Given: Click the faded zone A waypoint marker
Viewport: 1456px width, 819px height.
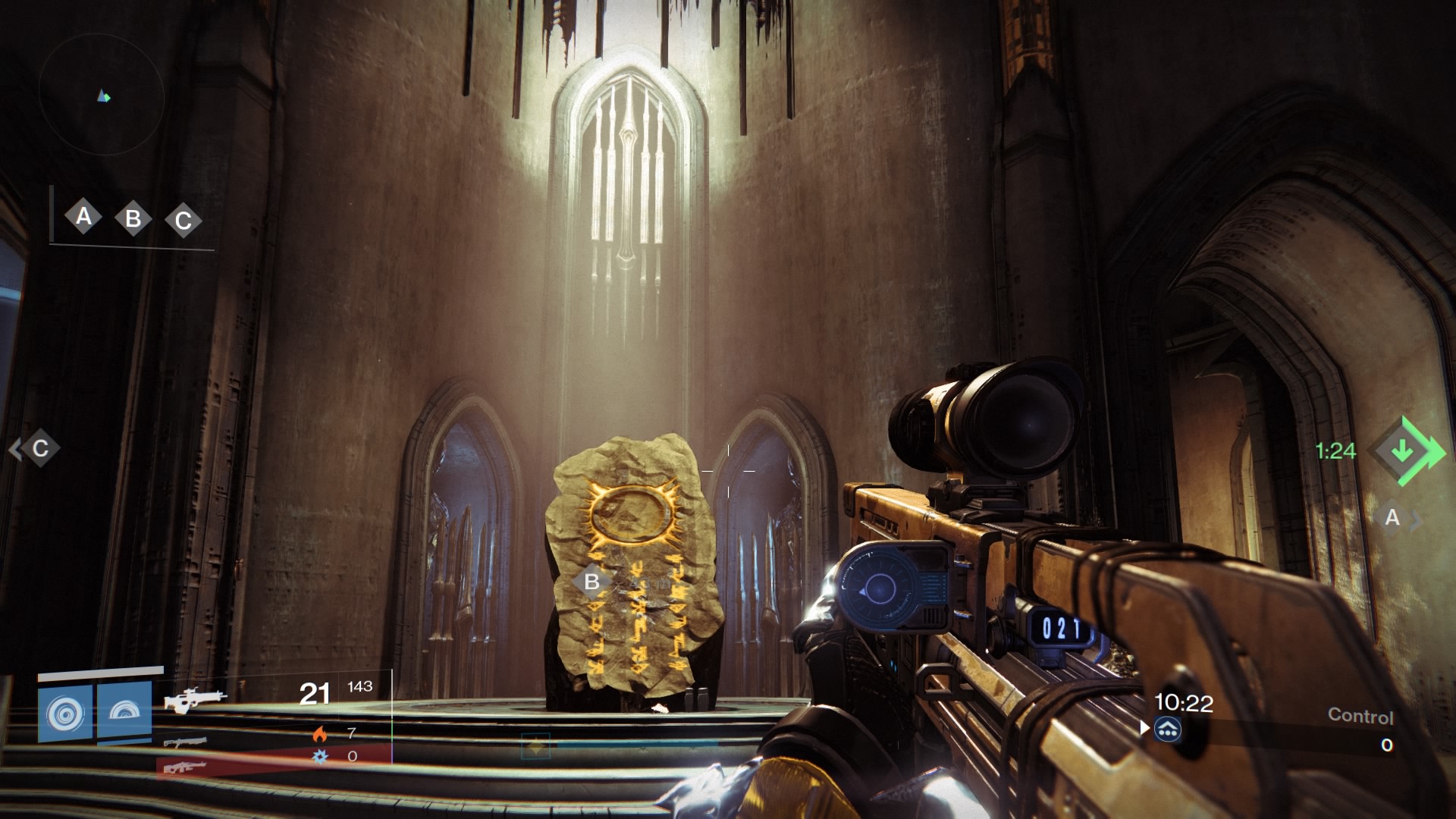Looking at the screenshot, I should 1392,518.
